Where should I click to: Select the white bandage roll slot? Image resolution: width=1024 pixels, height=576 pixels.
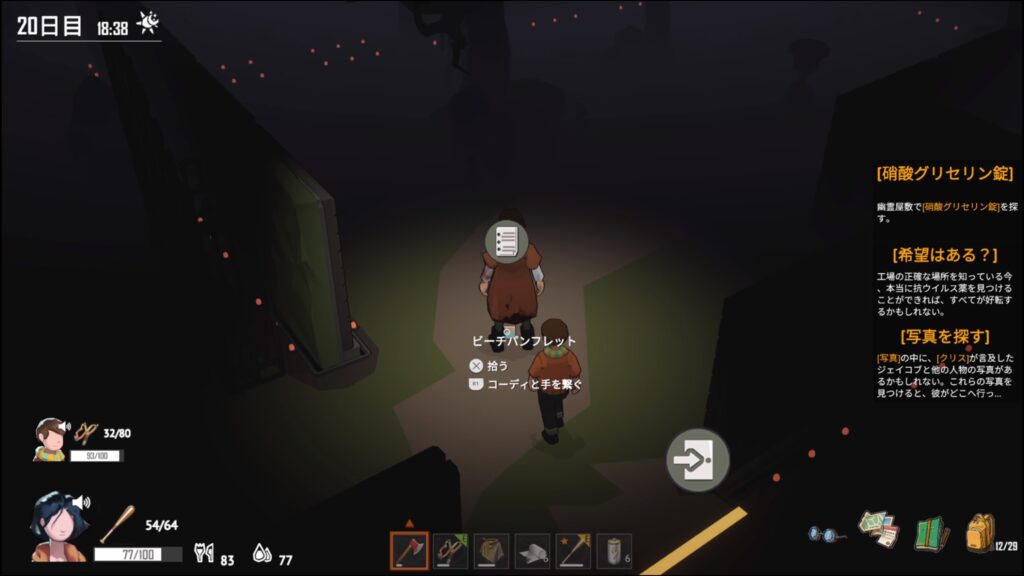pos(532,551)
